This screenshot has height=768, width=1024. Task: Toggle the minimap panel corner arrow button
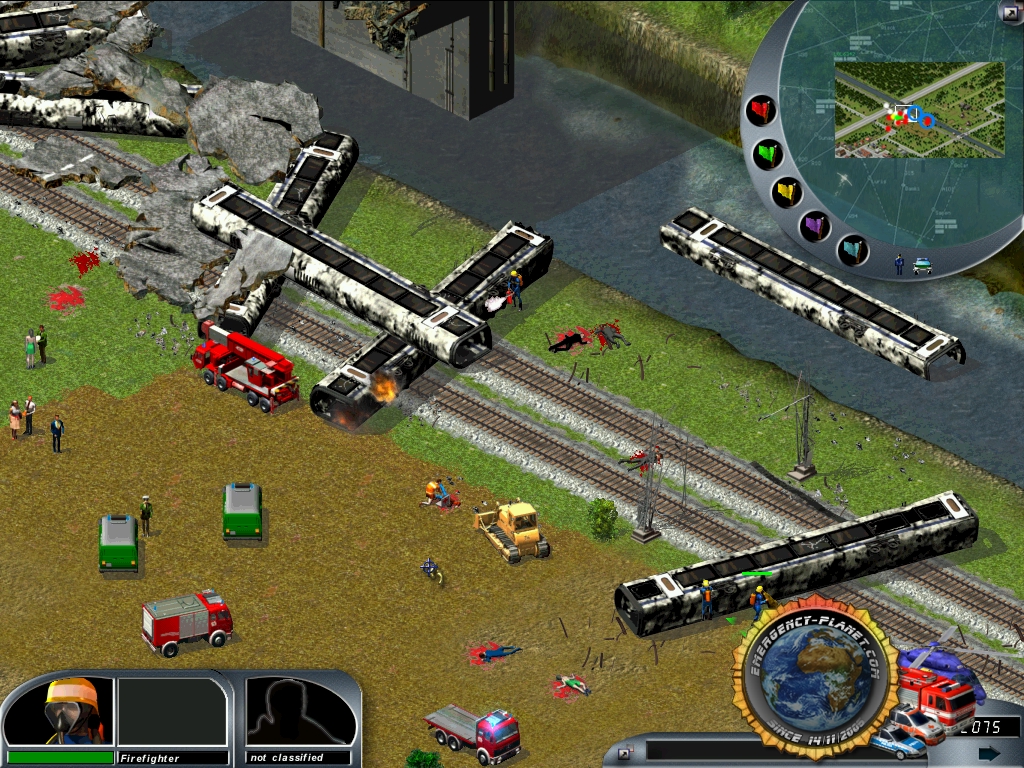click(1010, 12)
